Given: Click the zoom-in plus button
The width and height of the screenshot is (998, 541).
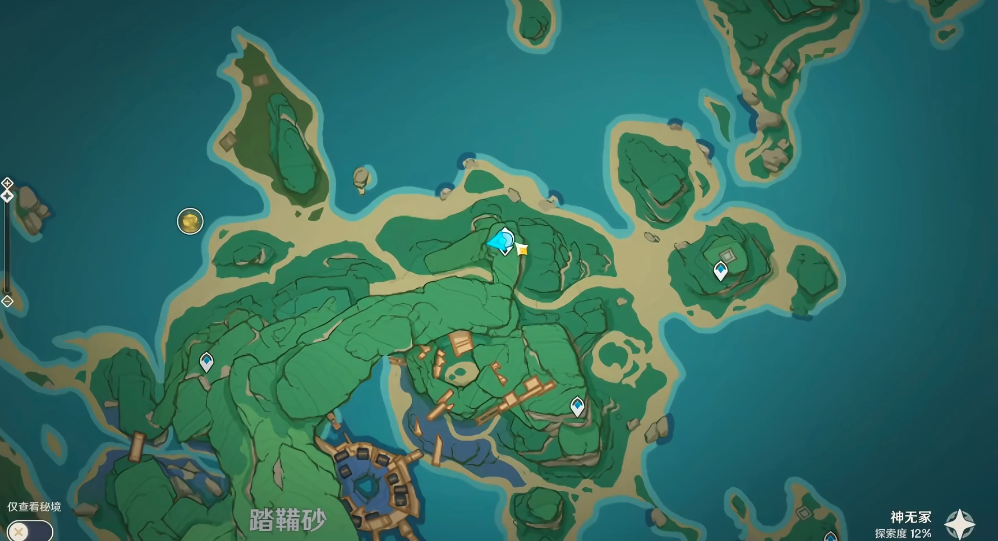Looking at the screenshot, I should [x=7, y=183].
